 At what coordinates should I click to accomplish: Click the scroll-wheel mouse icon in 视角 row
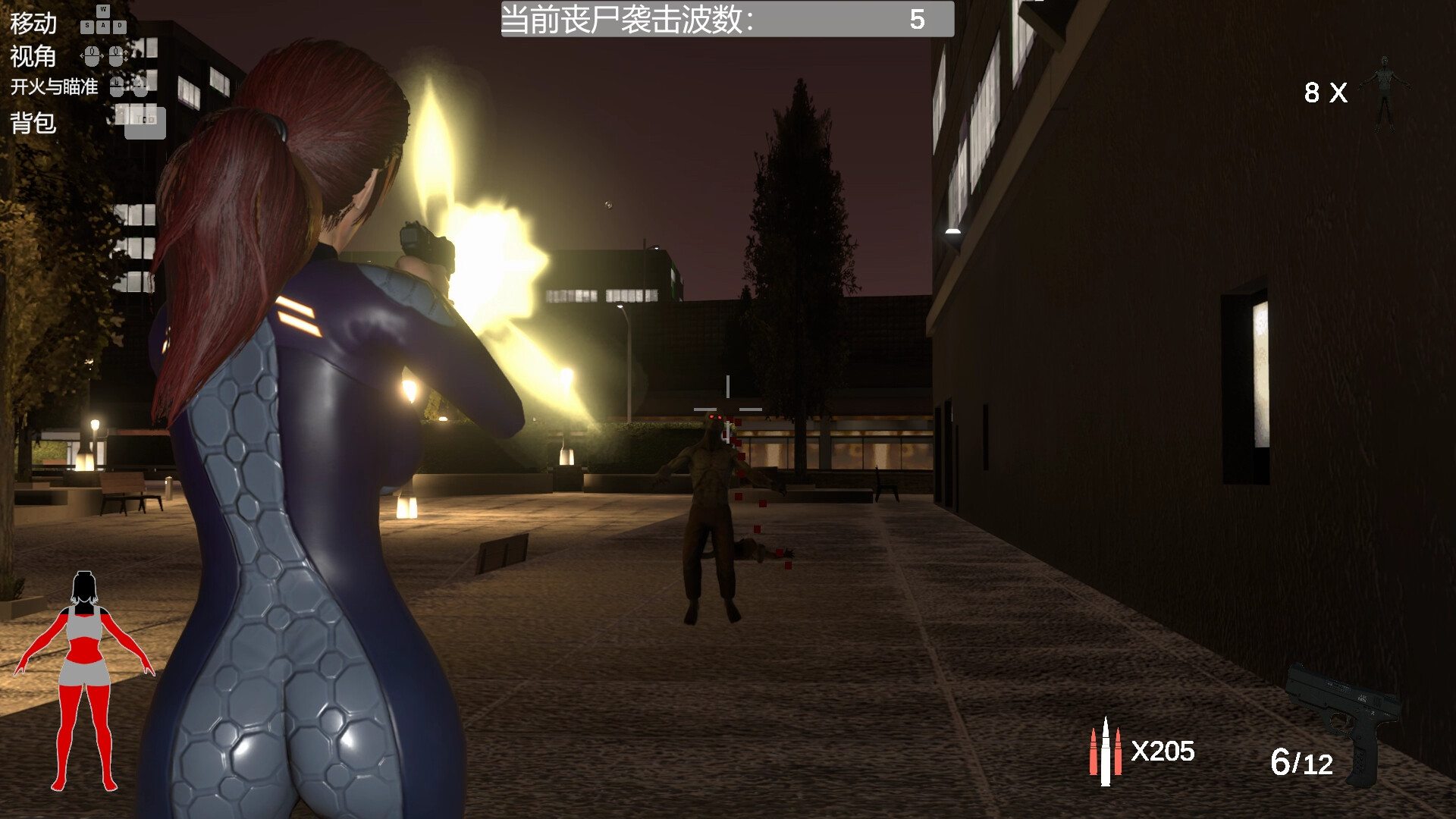(x=116, y=56)
